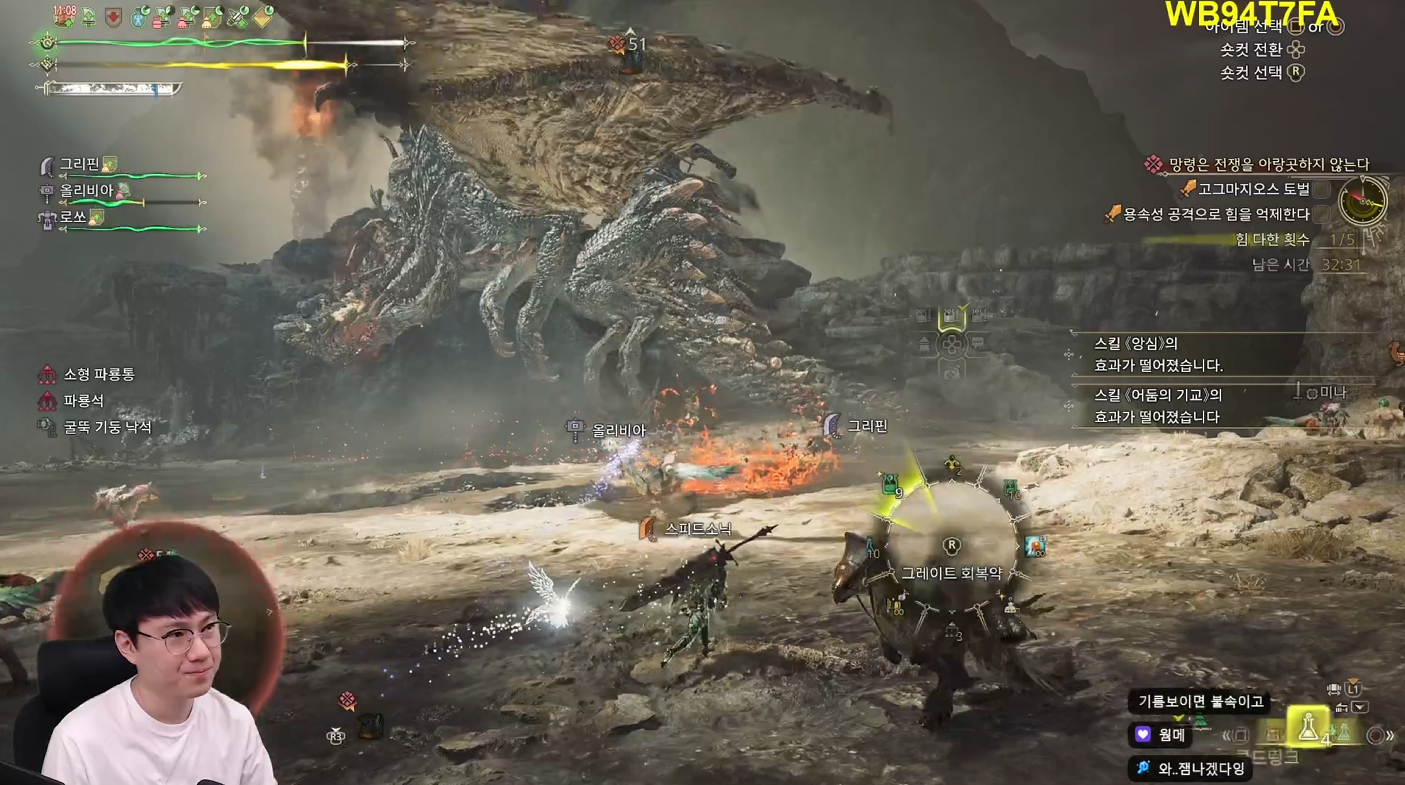1405x785 pixels.
Task: Select the red down-arrow shield debuff icon
Action: pos(113,17)
